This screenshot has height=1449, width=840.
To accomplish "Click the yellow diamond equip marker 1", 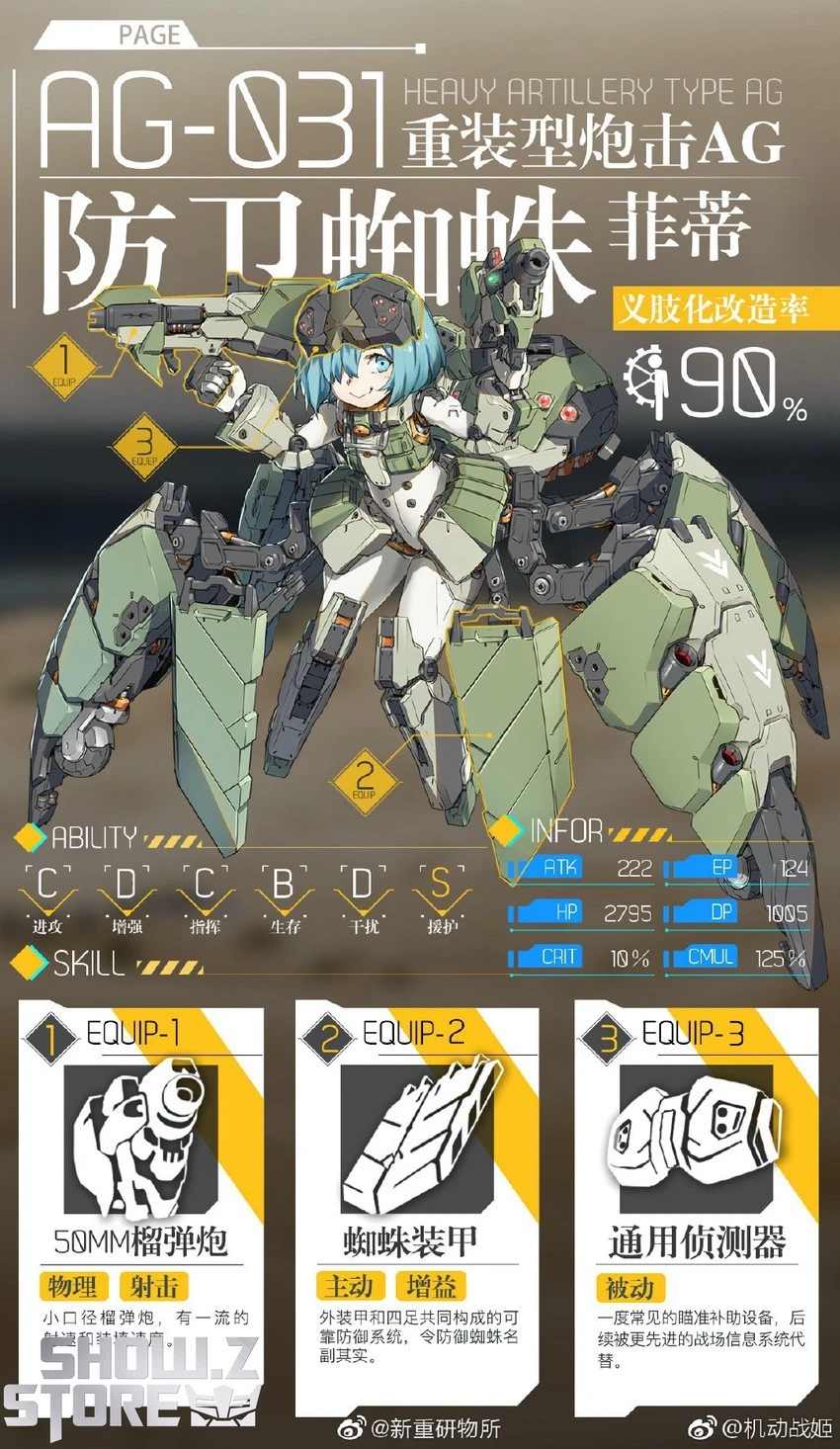I will 64,368.
